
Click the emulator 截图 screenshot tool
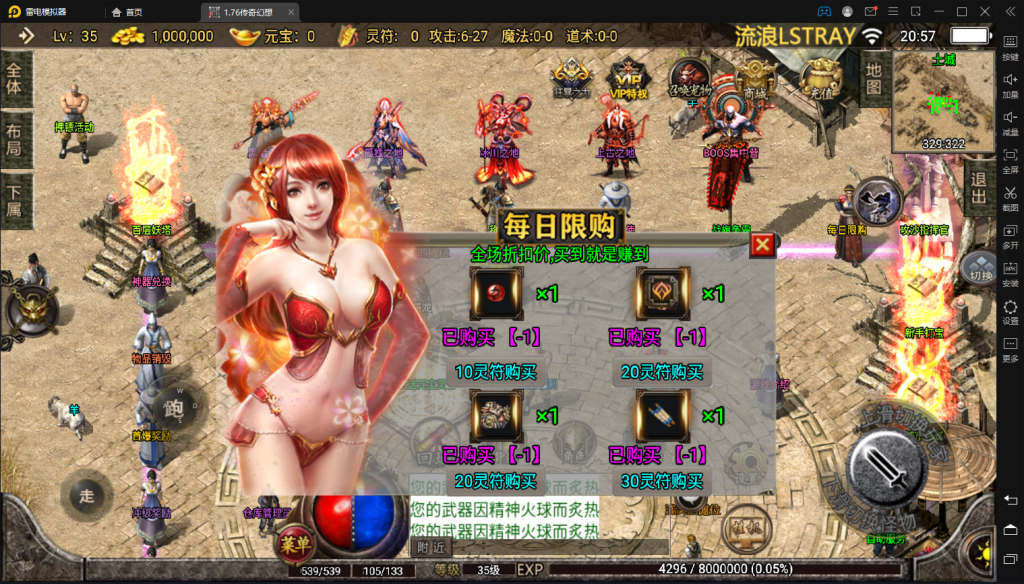[x=1010, y=197]
